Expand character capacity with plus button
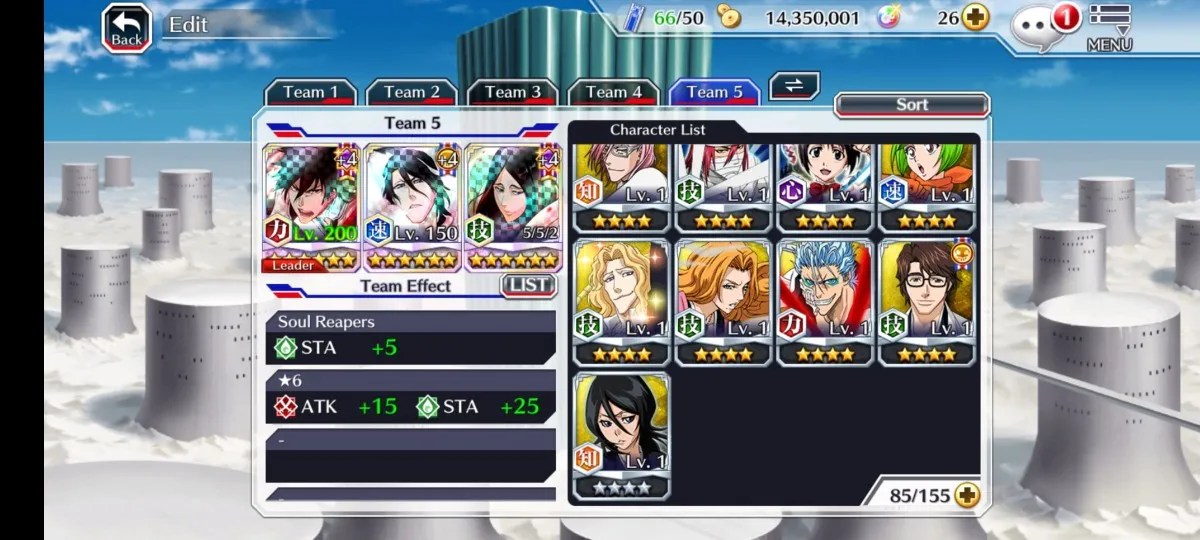This screenshot has height=540, width=1200. (966, 495)
